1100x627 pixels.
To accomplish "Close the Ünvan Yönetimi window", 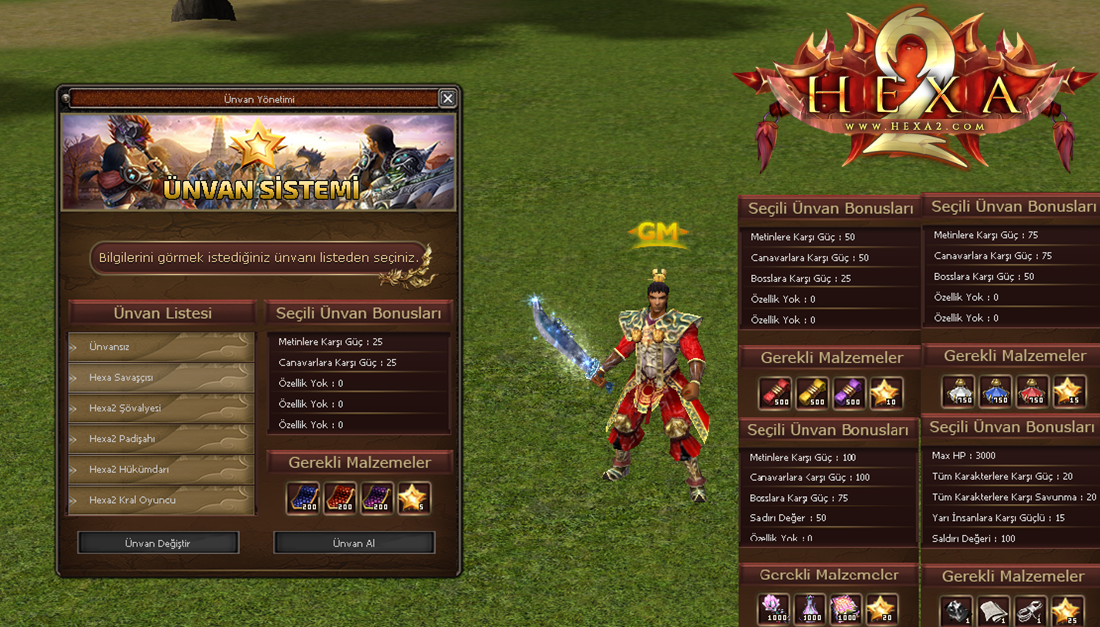I will (447, 98).
